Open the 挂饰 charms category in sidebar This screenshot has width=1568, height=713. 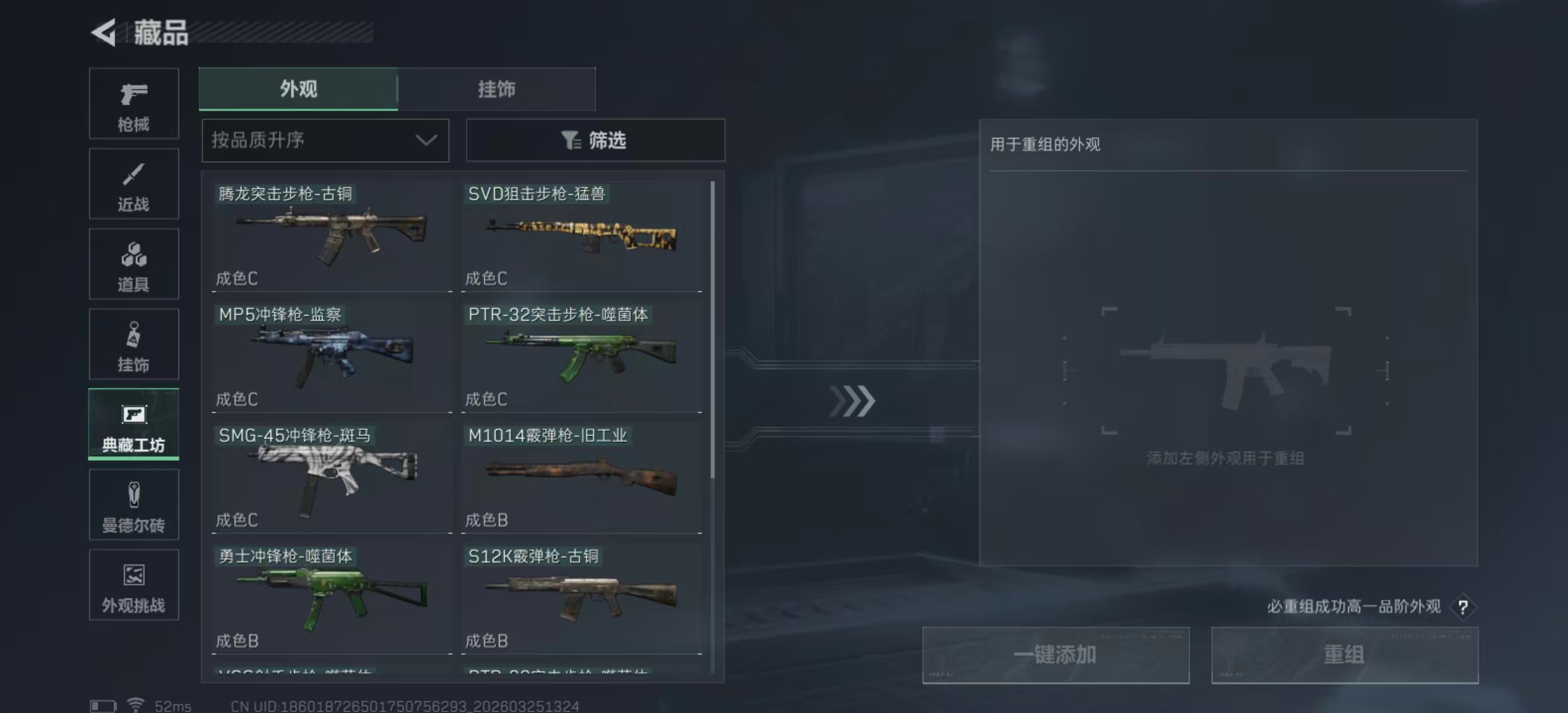point(133,344)
